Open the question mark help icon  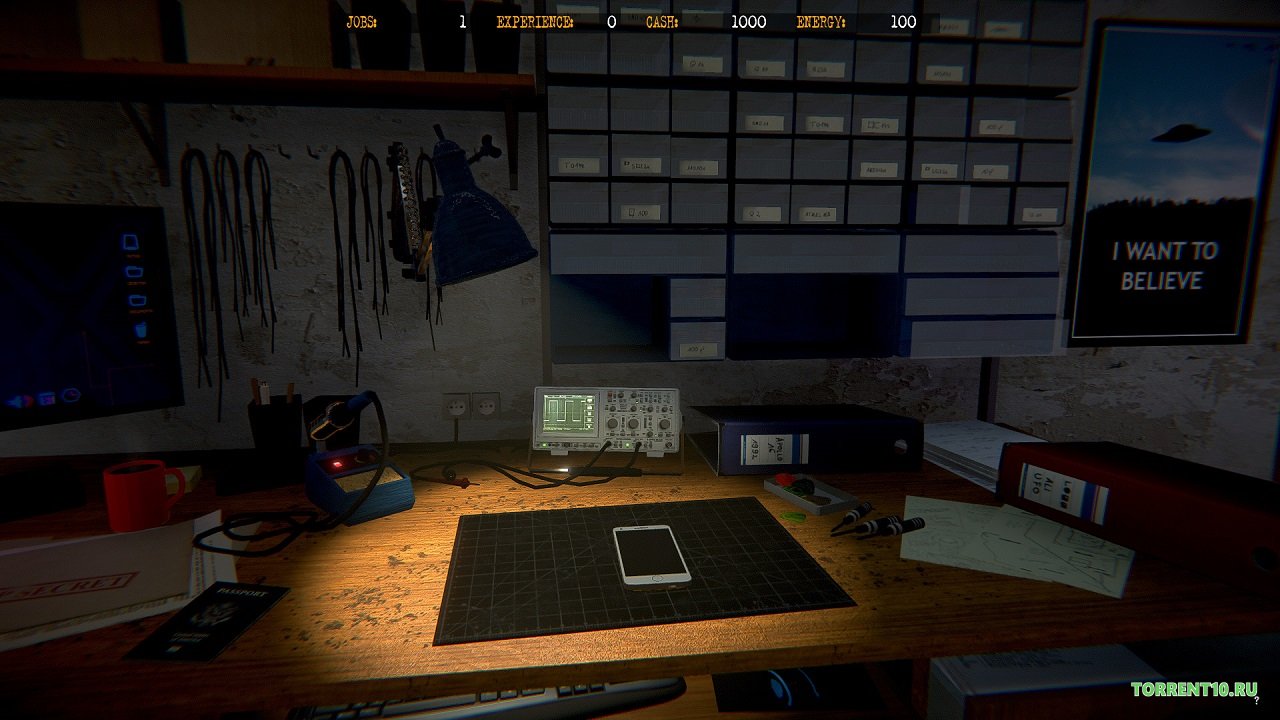pyautogui.click(x=1255, y=703)
